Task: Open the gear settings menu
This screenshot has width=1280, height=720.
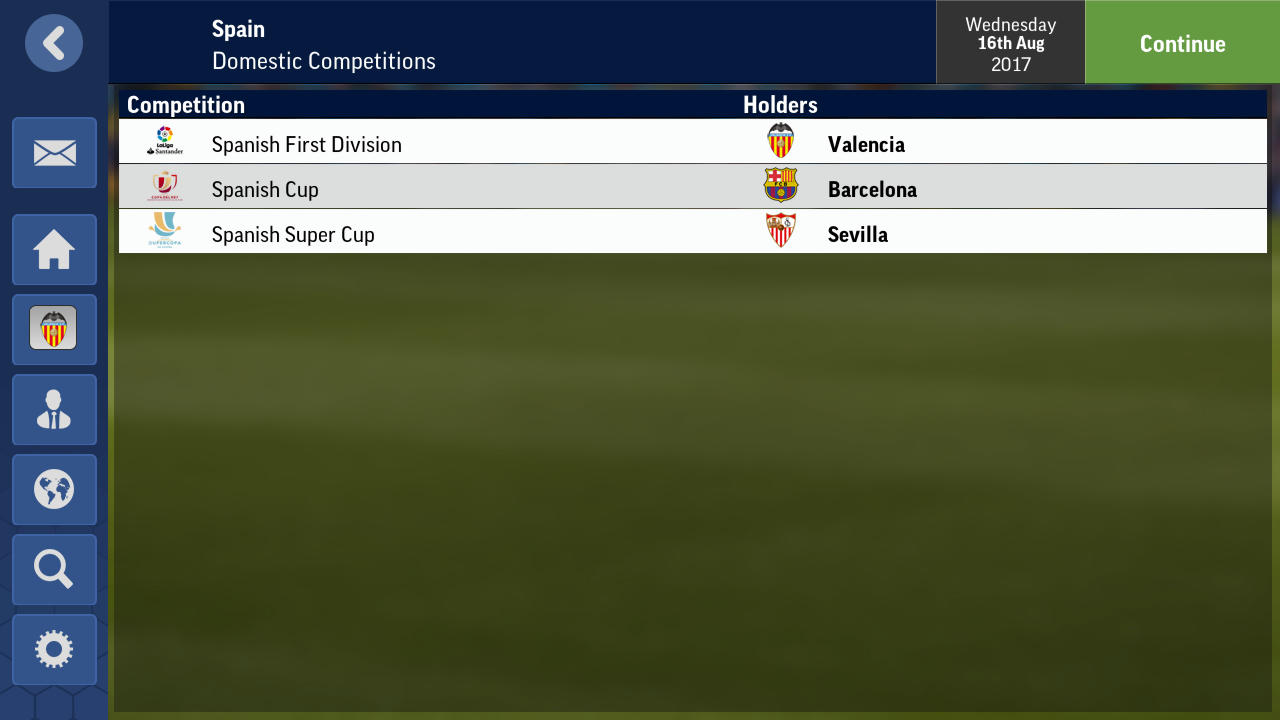Action: (54, 649)
